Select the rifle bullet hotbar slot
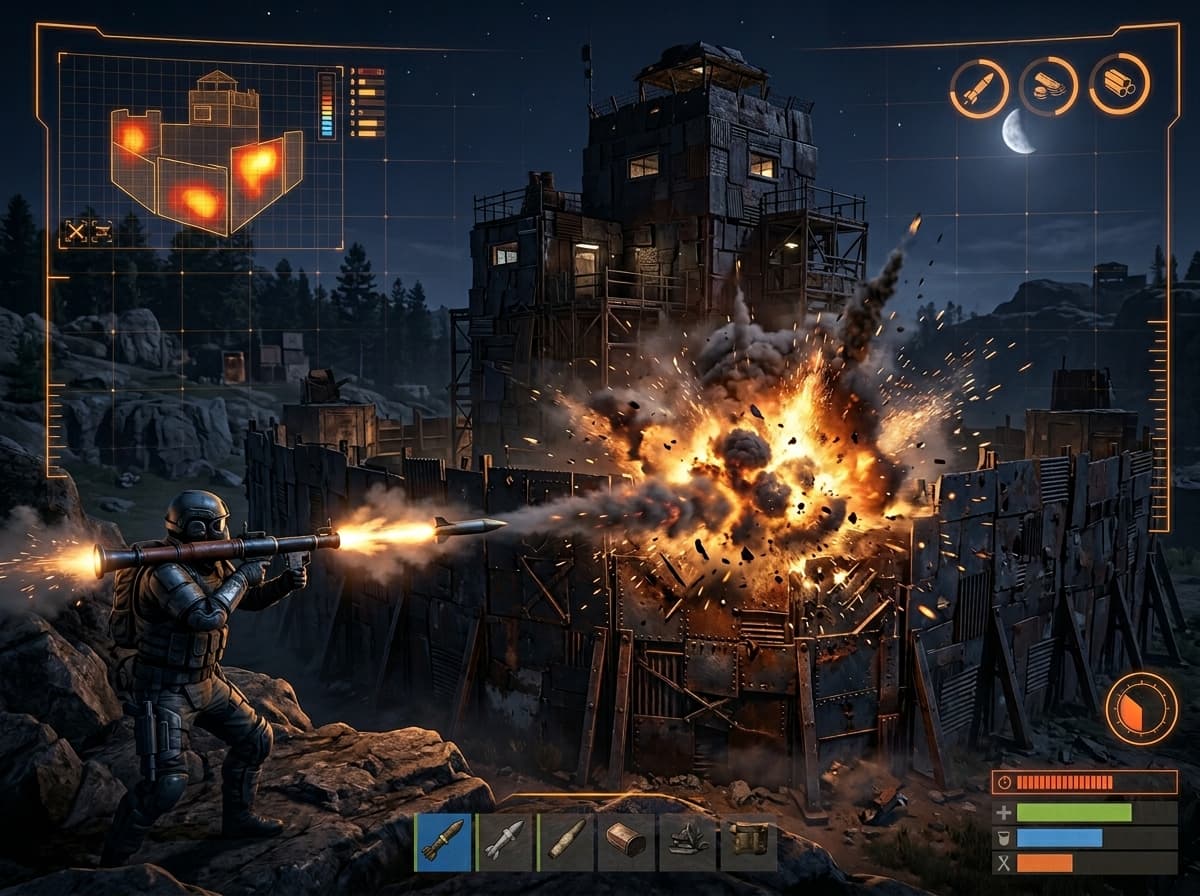The height and width of the screenshot is (896, 1200). click(x=566, y=841)
